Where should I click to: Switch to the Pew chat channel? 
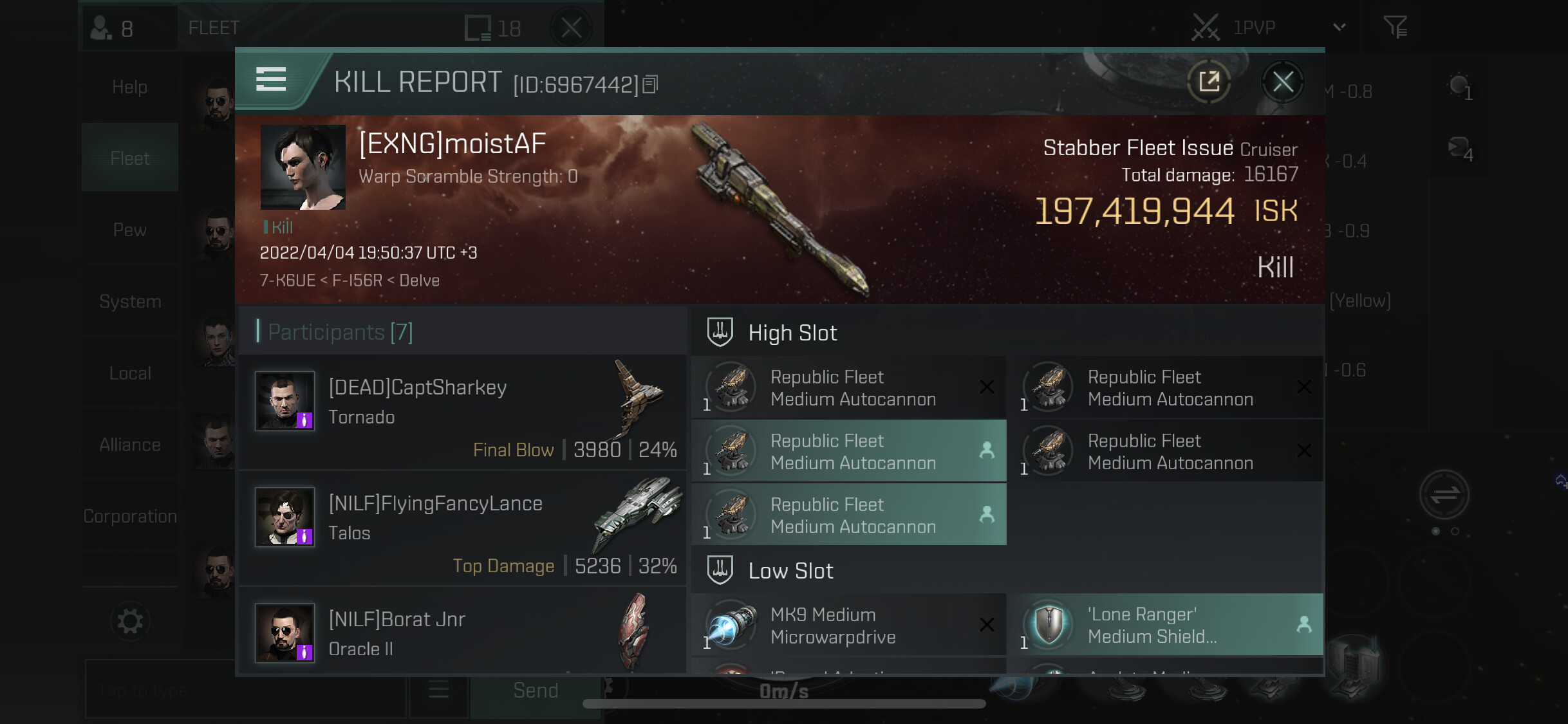129,230
